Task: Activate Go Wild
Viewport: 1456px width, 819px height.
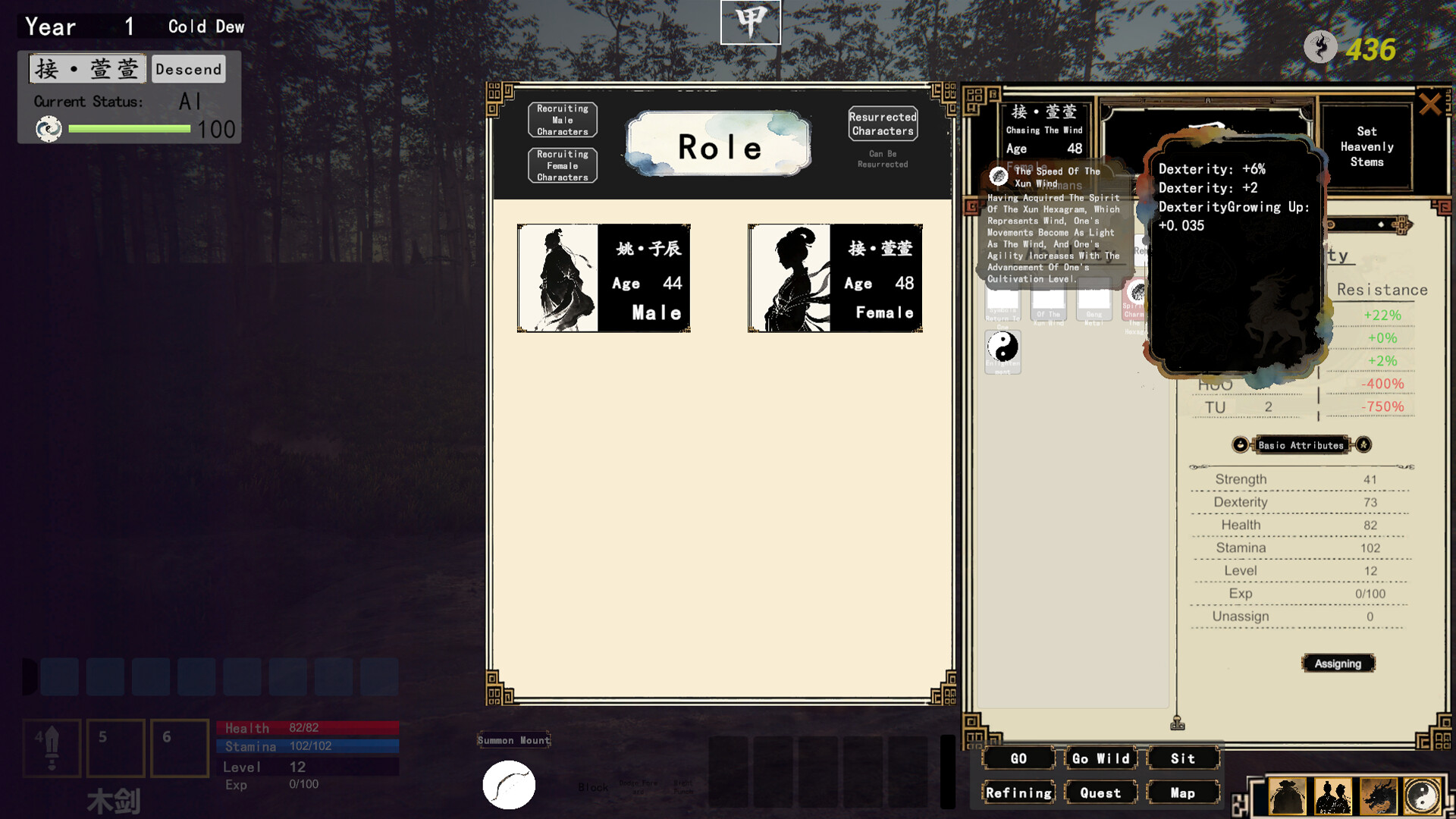Action: (1100, 758)
